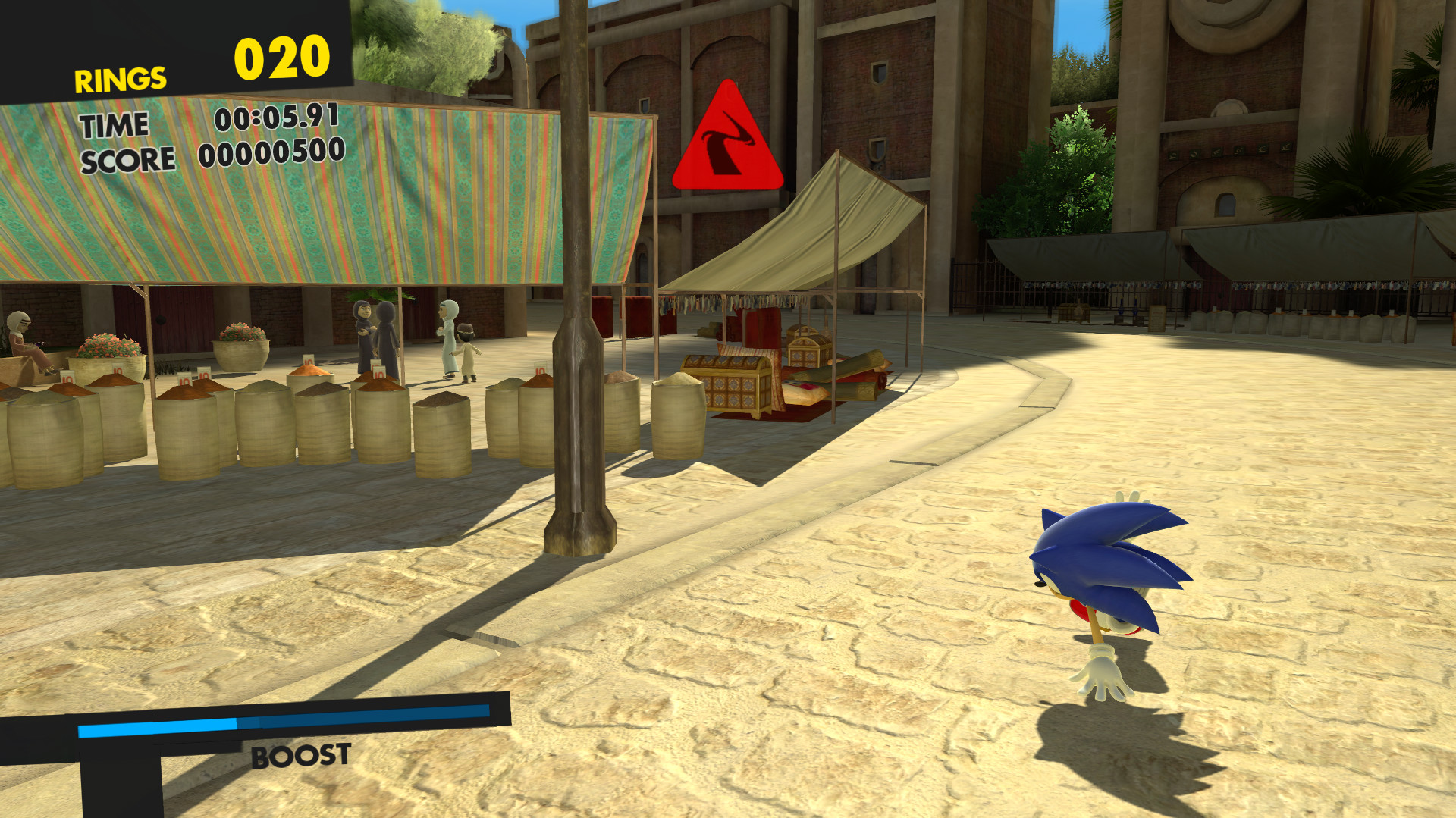The image size is (1456, 818).
Task: Click the tall street lamp pole
Action: pyautogui.click(x=576, y=341)
